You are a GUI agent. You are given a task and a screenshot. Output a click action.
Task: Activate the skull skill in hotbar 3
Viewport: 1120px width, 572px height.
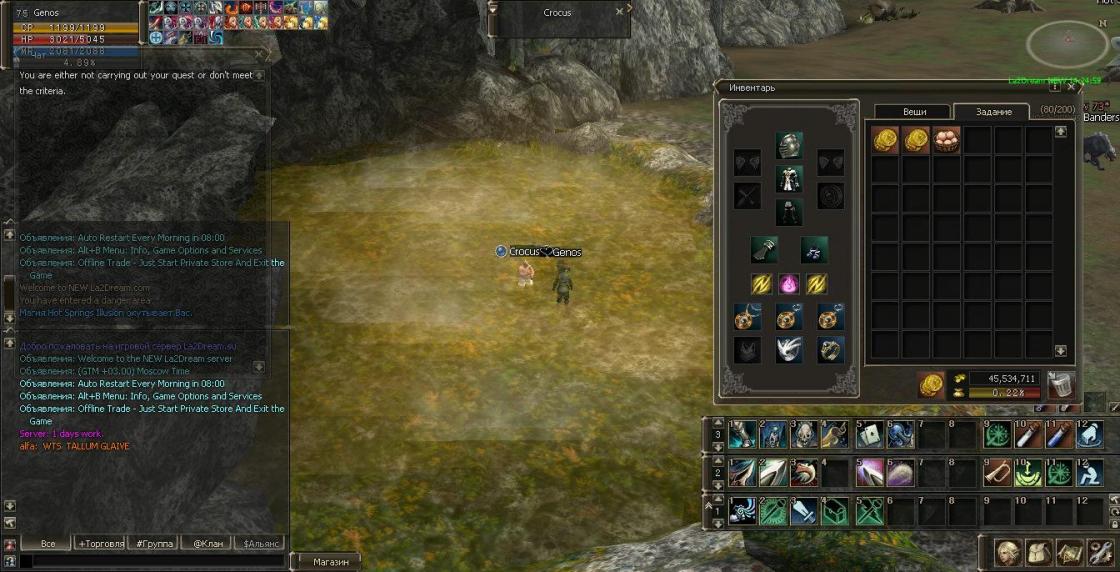(x=804, y=435)
